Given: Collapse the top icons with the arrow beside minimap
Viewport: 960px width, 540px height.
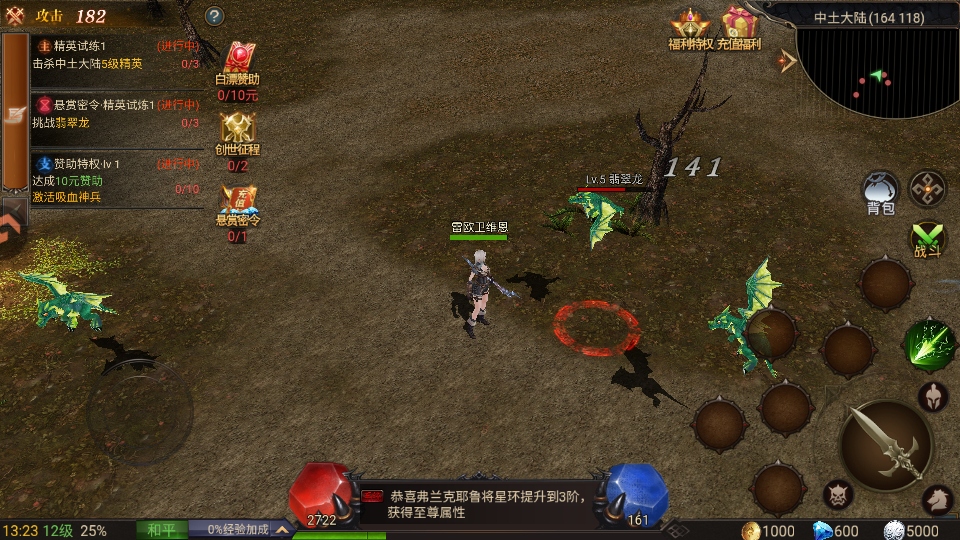Looking at the screenshot, I should (788, 61).
